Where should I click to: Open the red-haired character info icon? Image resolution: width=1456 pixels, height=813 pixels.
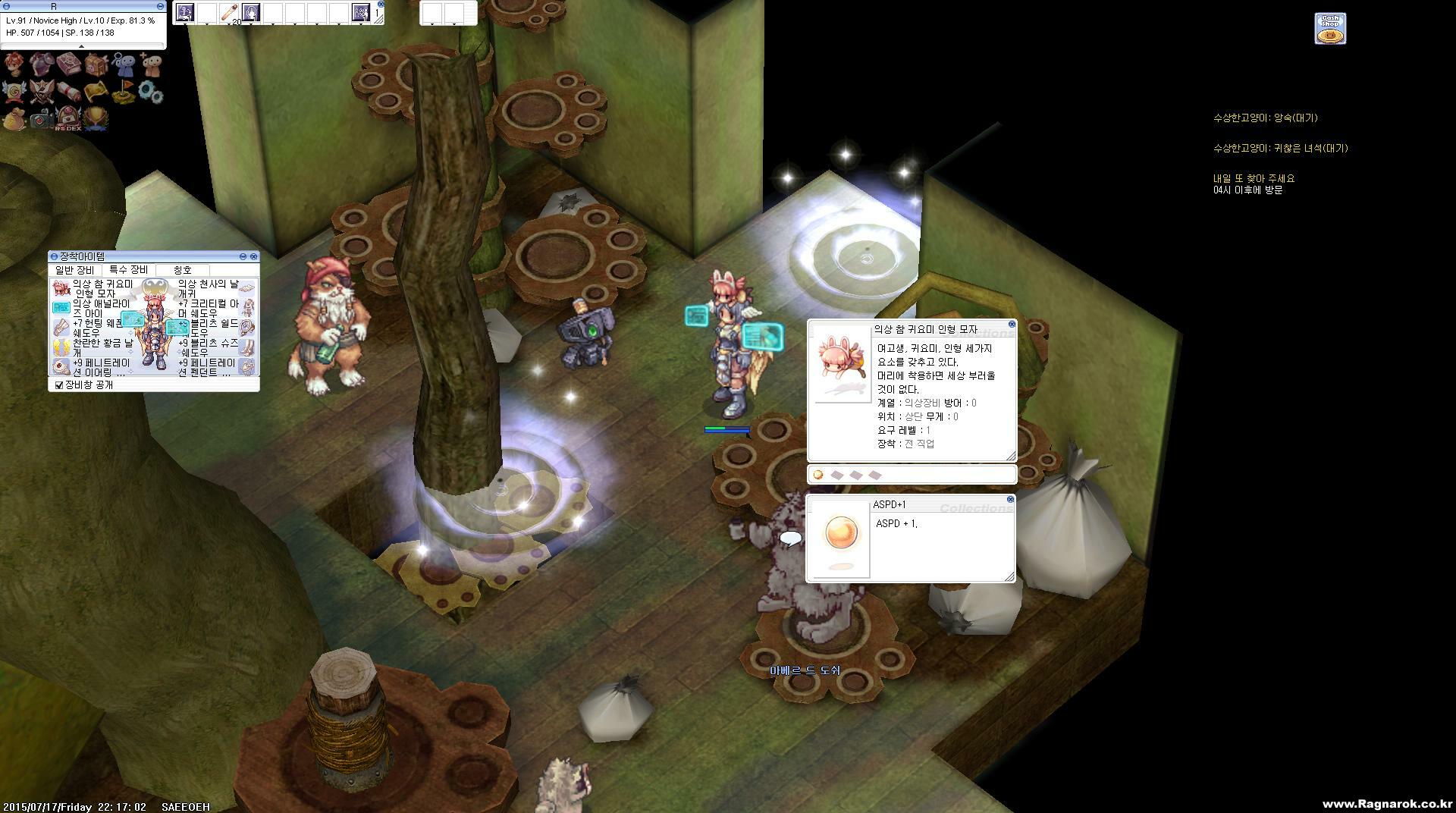[14, 64]
